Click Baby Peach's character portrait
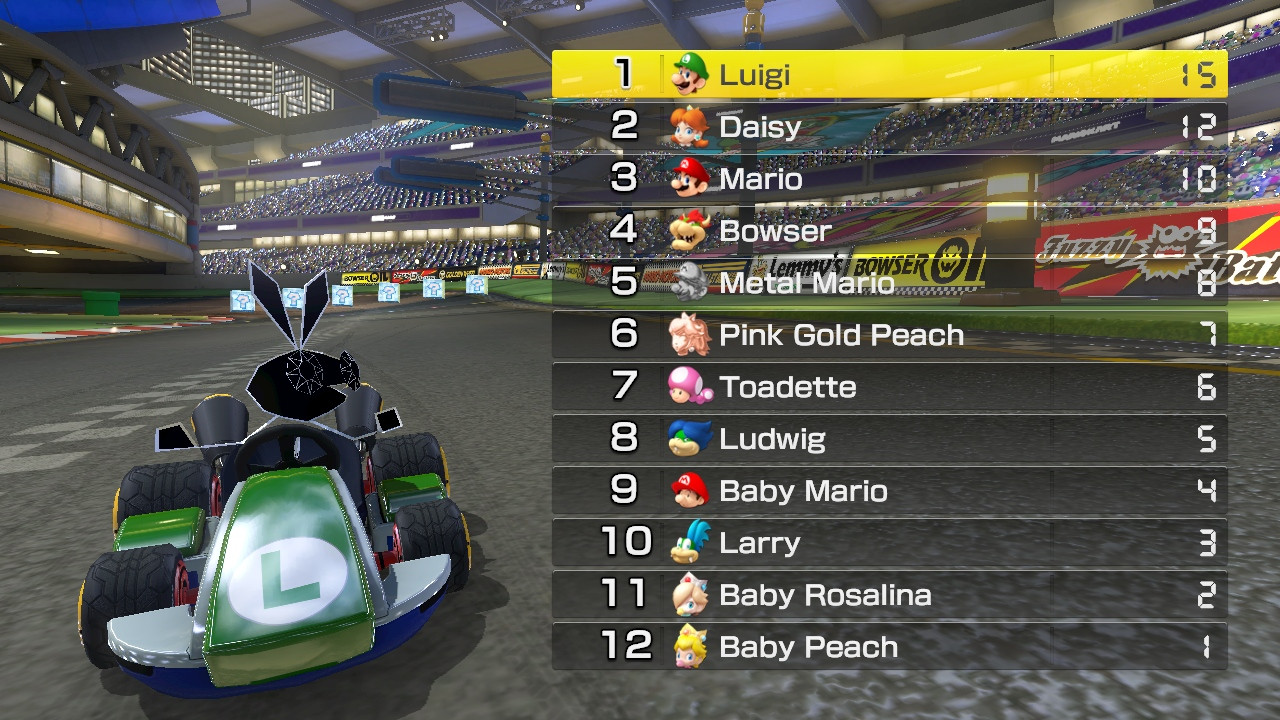Screen dimensions: 1280x720 pos(688,647)
